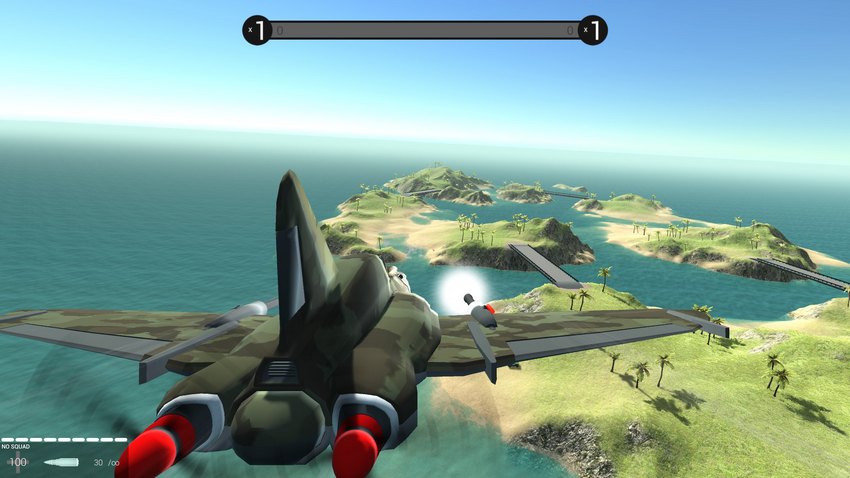Screen dimensions: 850x478
Task: Select the NO SQUAD indicator label
Action: tap(15, 447)
